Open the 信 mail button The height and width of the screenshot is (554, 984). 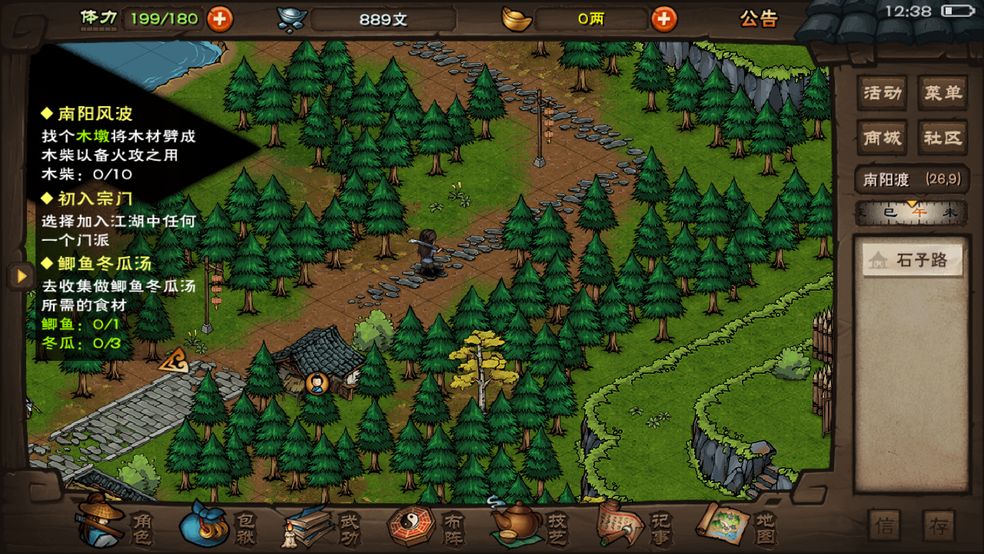click(x=885, y=525)
